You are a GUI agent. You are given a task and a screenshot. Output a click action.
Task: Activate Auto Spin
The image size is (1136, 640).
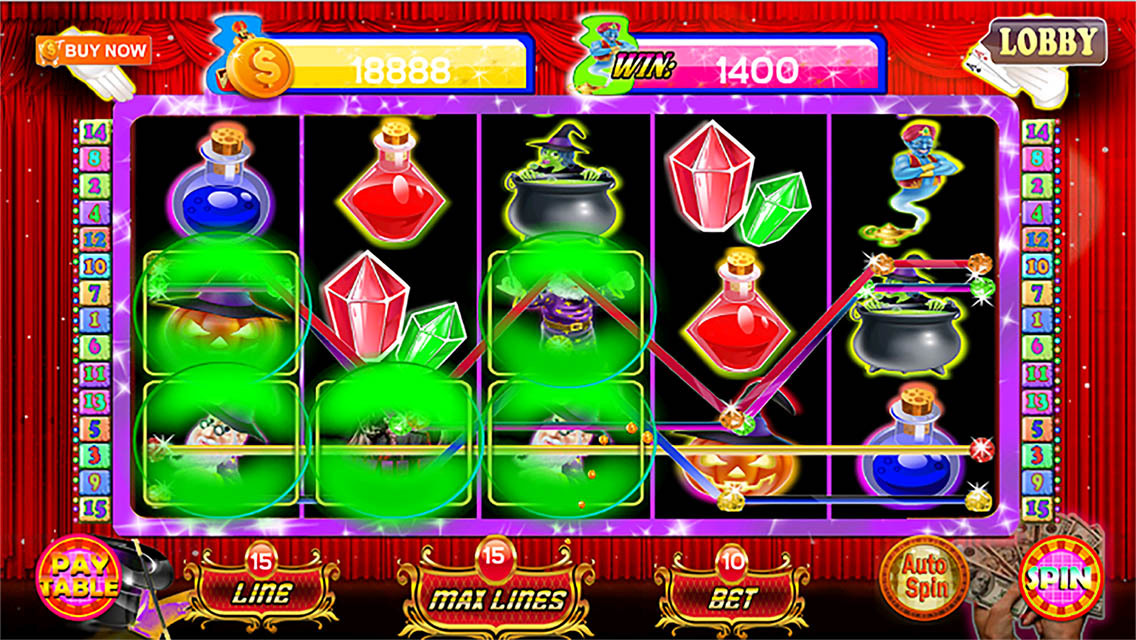point(923,577)
